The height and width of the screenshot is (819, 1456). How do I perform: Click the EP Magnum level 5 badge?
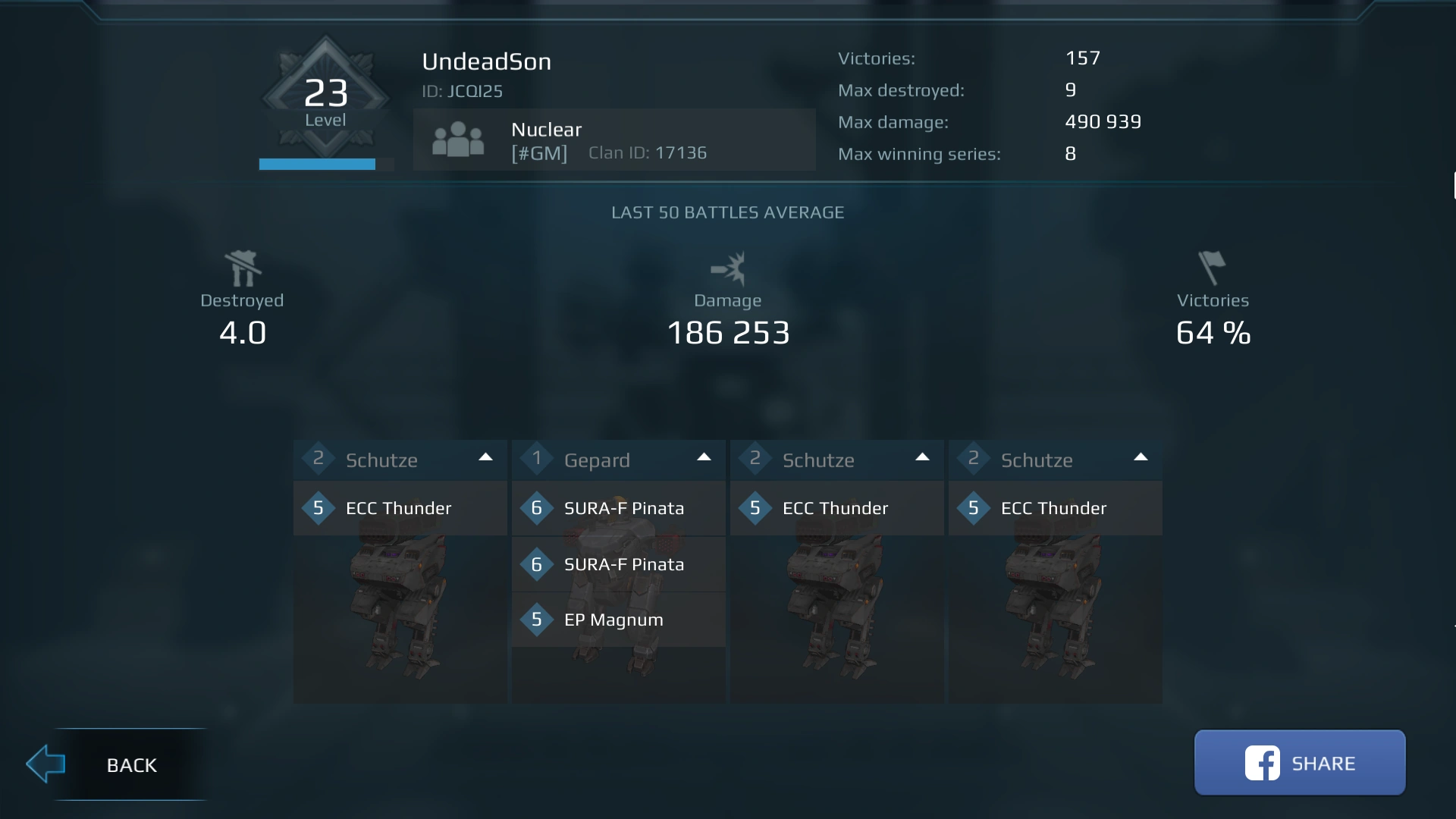click(538, 620)
